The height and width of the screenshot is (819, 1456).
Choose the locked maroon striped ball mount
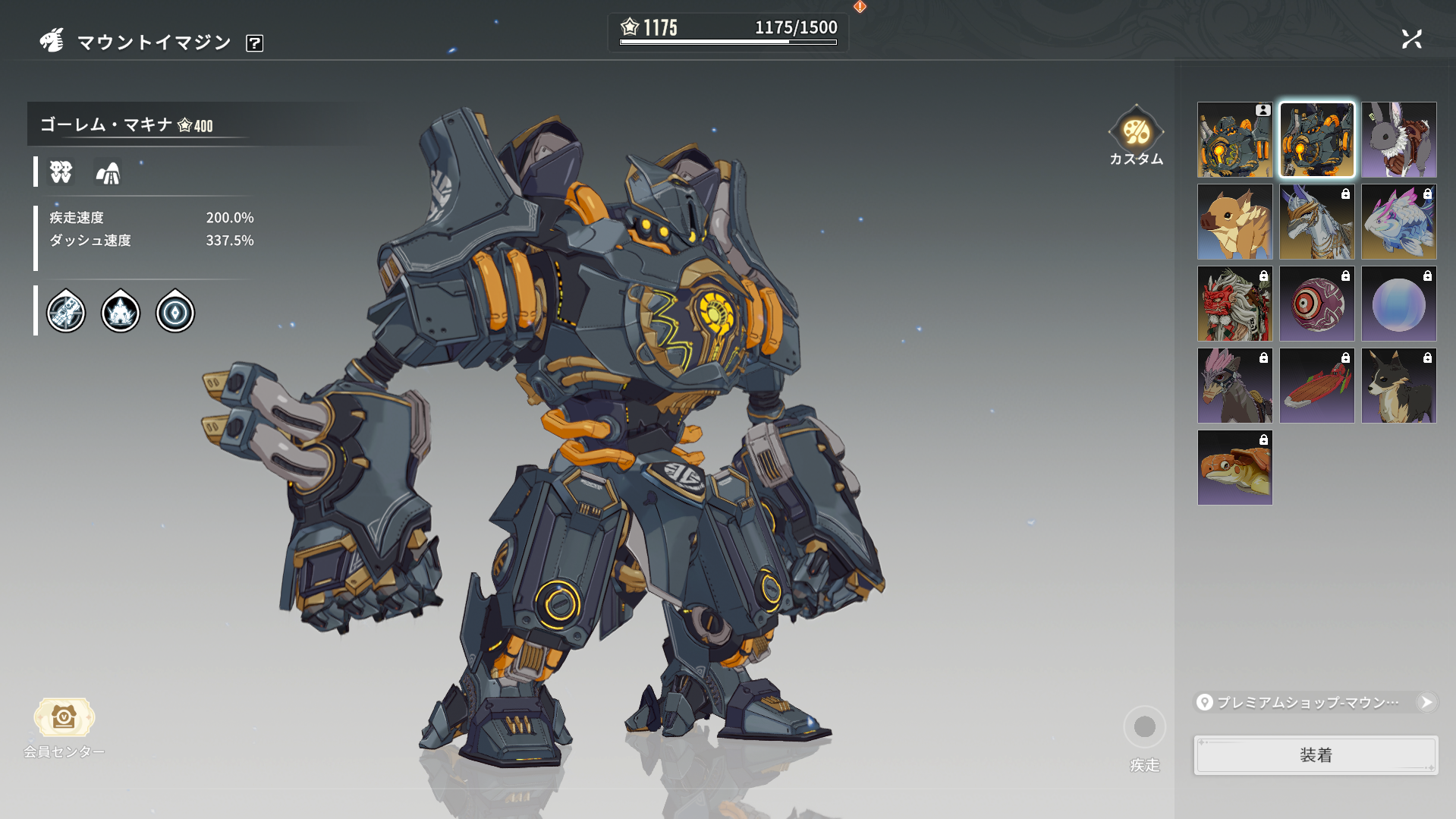pos(1316,304)
